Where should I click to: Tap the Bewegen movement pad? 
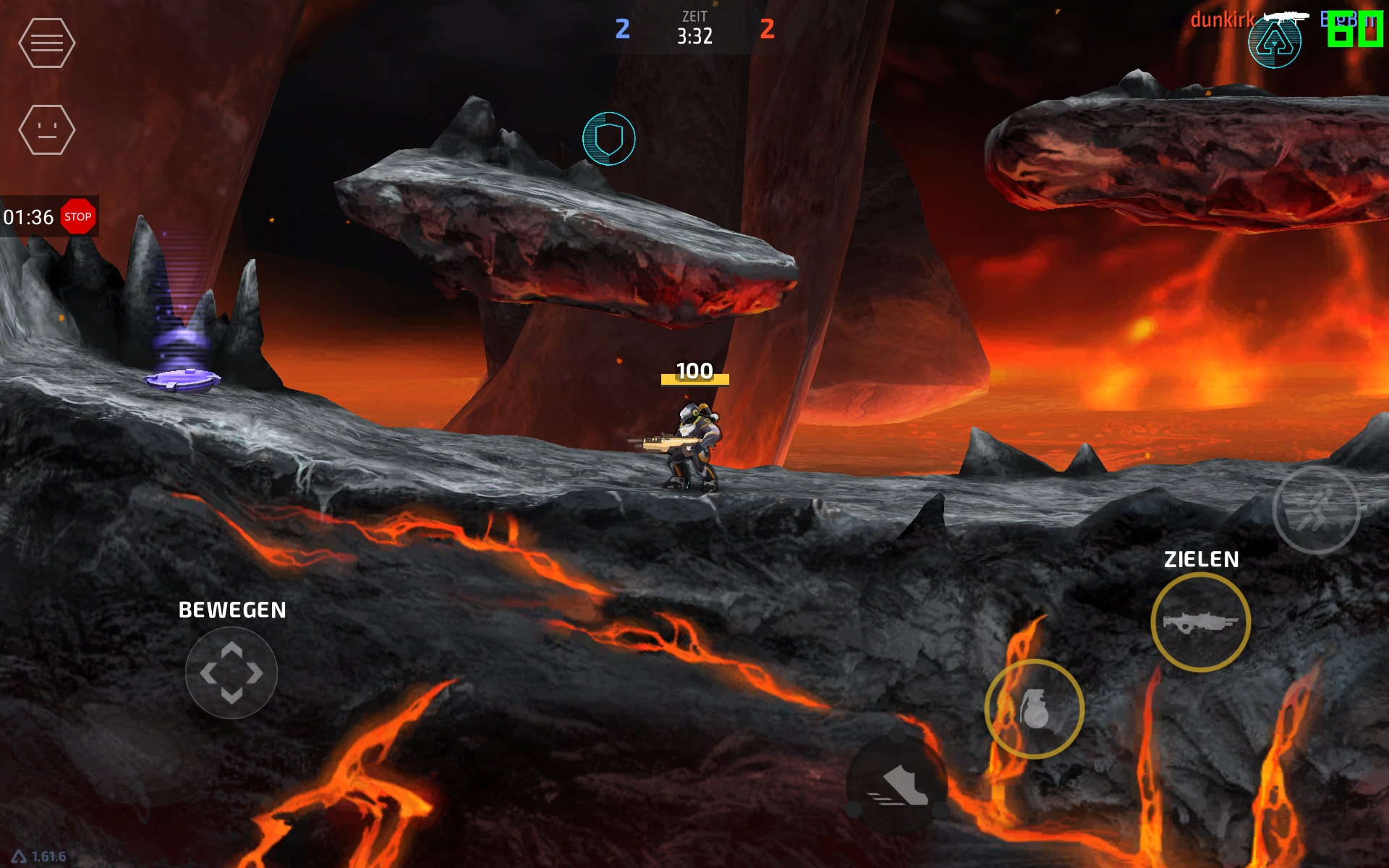point(231,673)
